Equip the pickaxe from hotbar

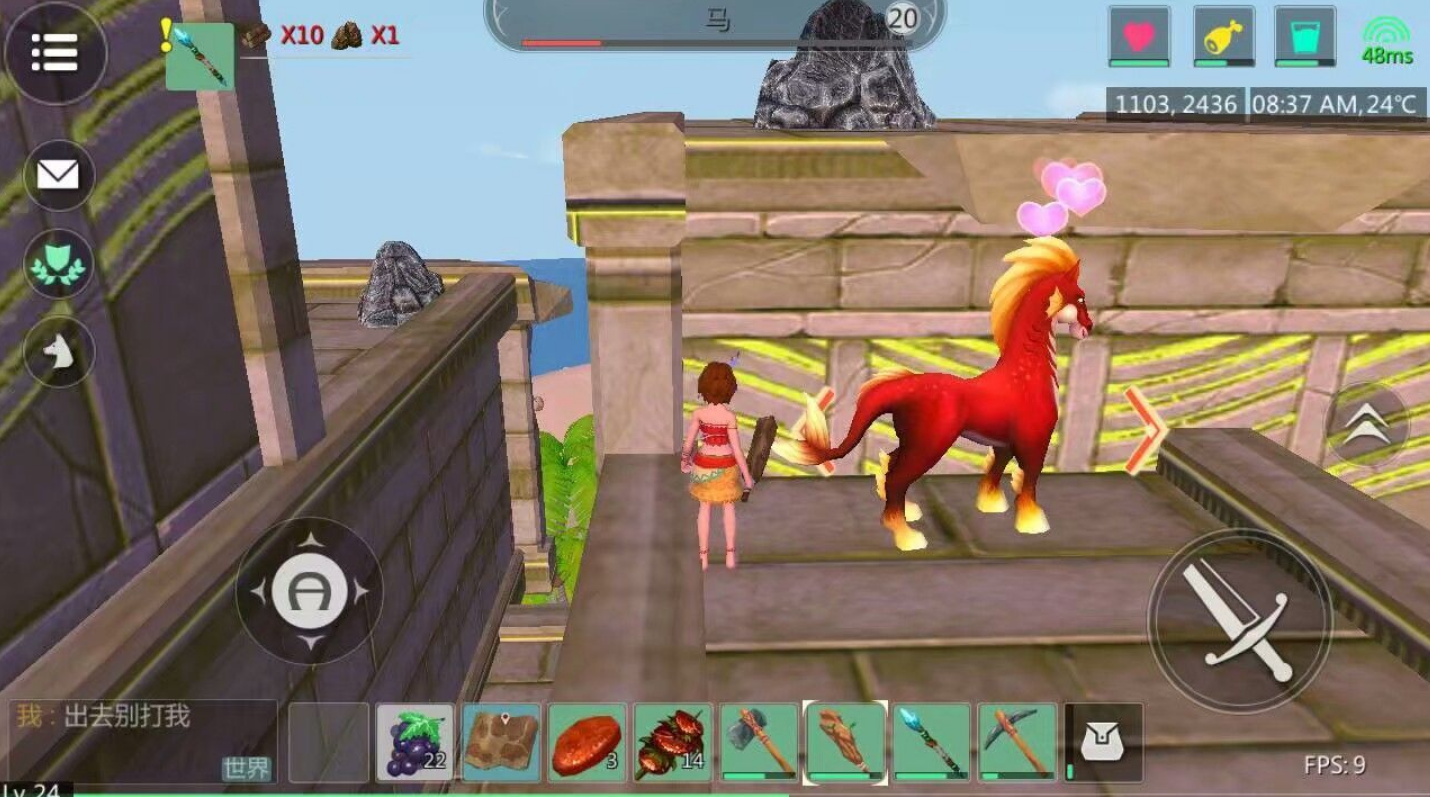[1017, 742]
